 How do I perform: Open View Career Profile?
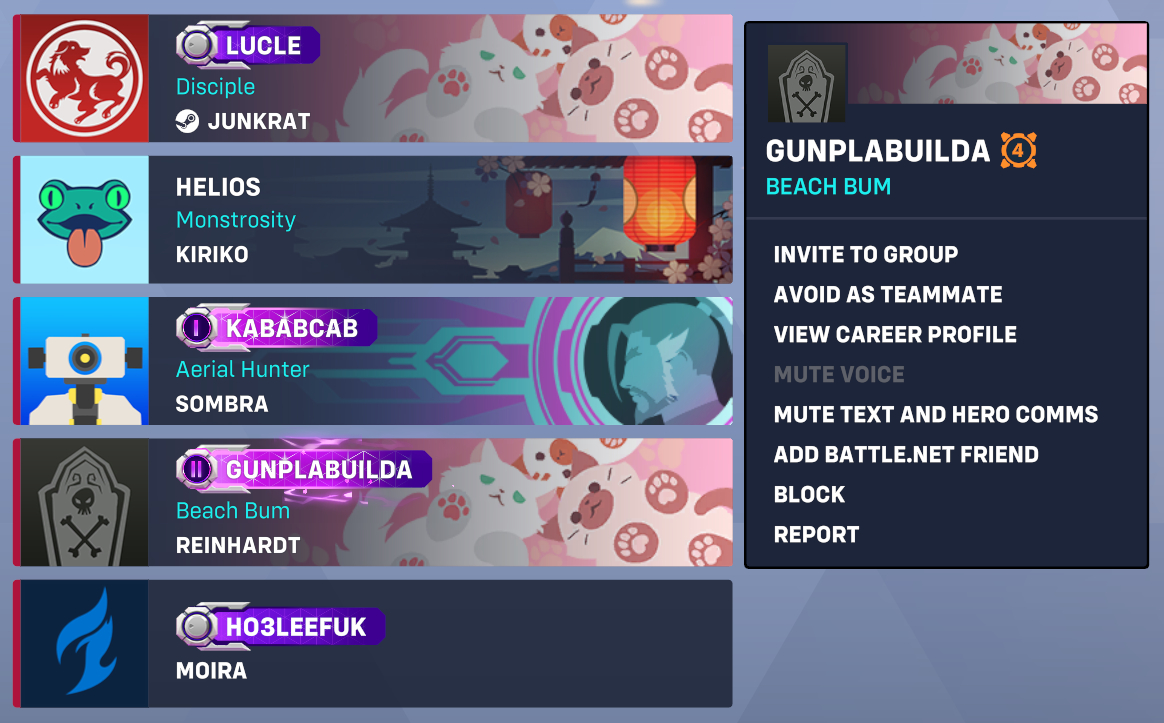tap(894, 334)
